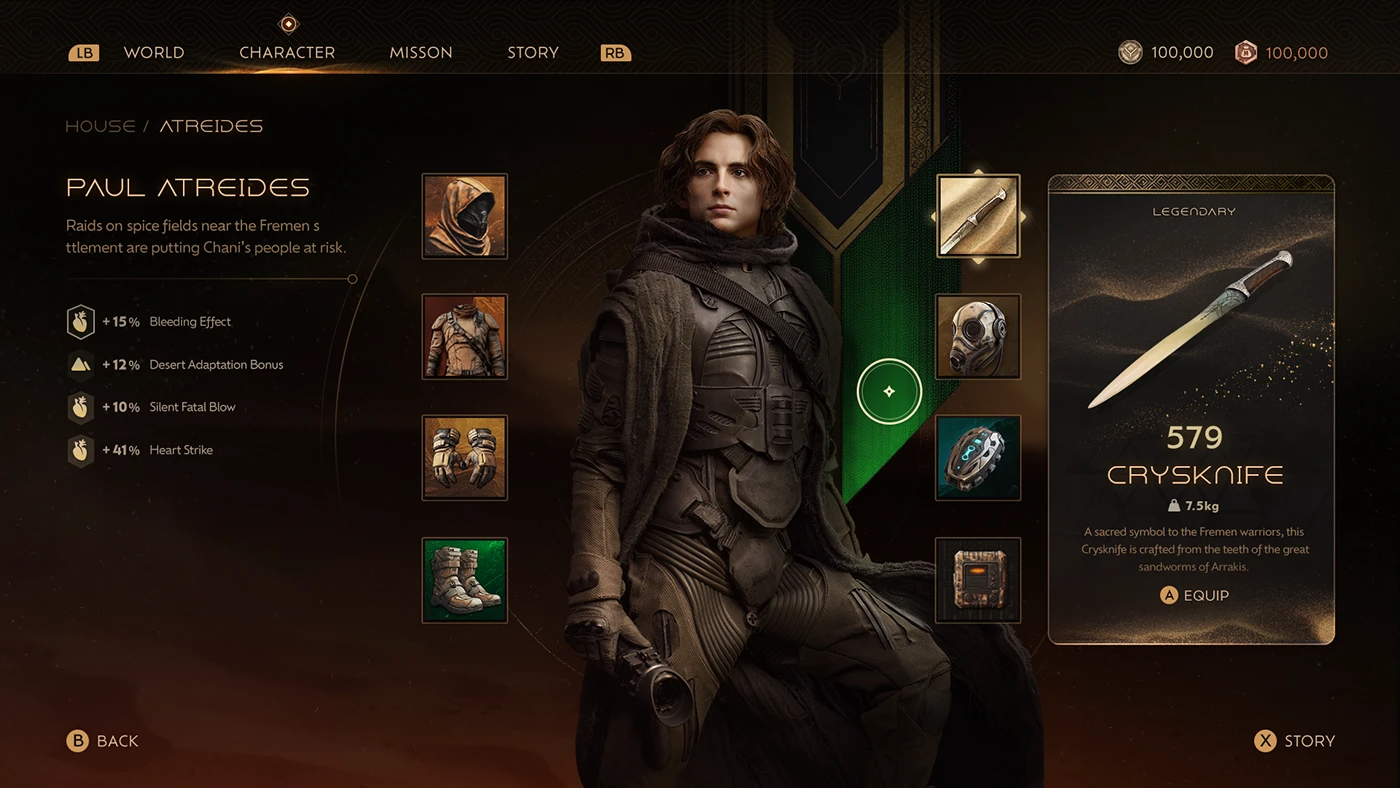1400x788 pixels.
Task: Go to the Misson tab
Action: pyautogui.click(x=421, y=53)
